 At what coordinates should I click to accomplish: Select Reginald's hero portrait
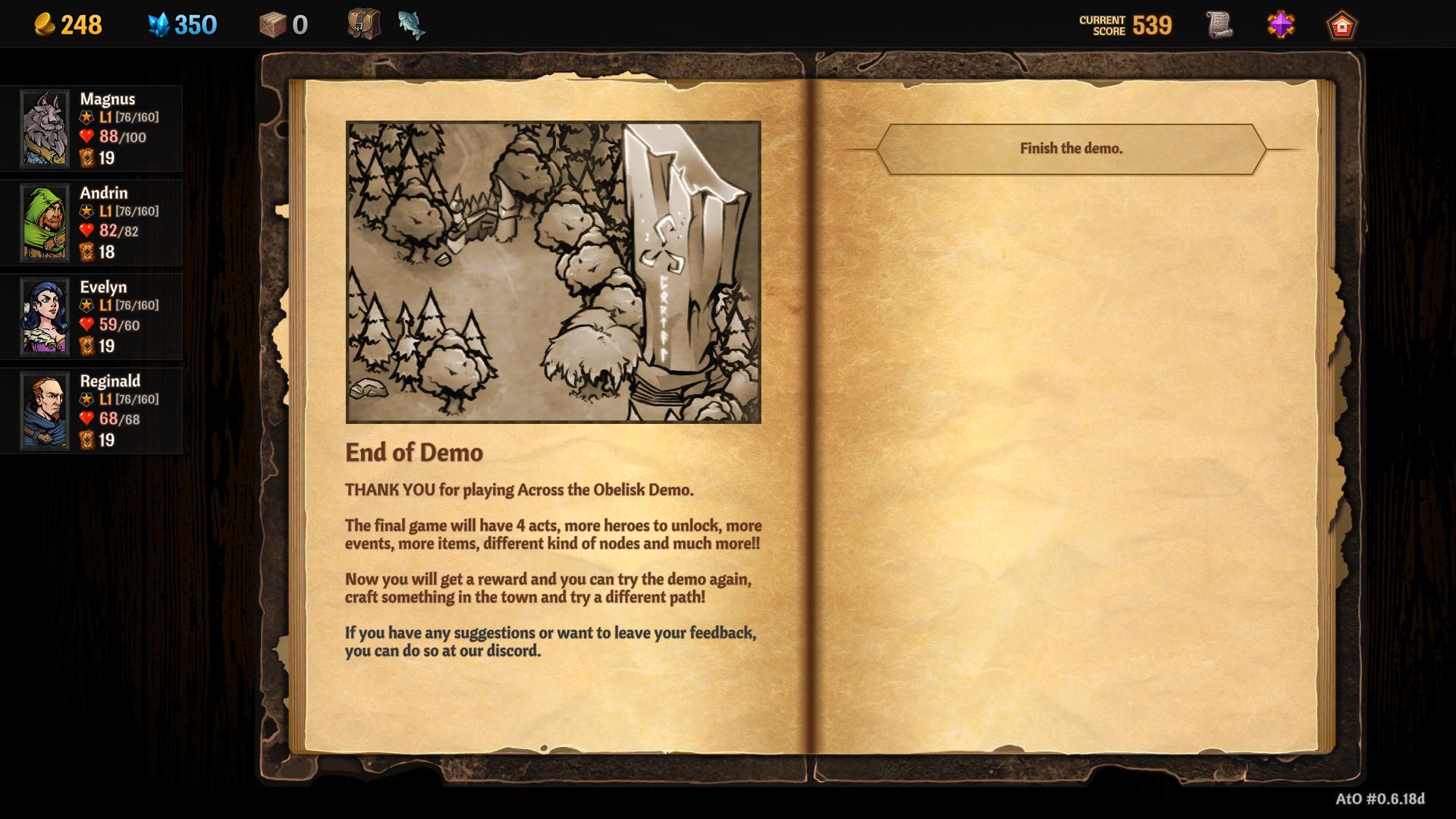pyautogui.click(x=45, y=410)
